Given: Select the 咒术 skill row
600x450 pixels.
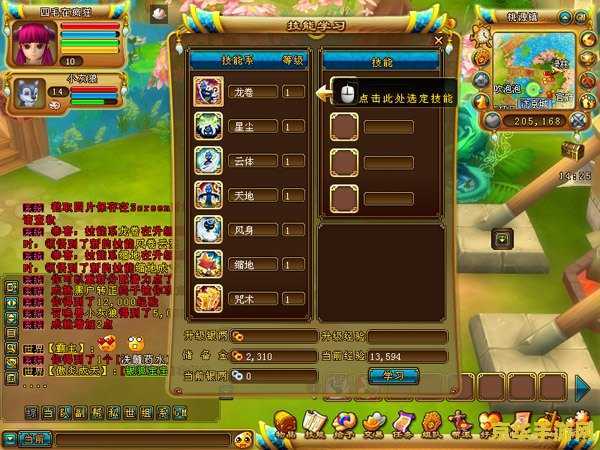Looking at the screenshot, I should 247,298.
